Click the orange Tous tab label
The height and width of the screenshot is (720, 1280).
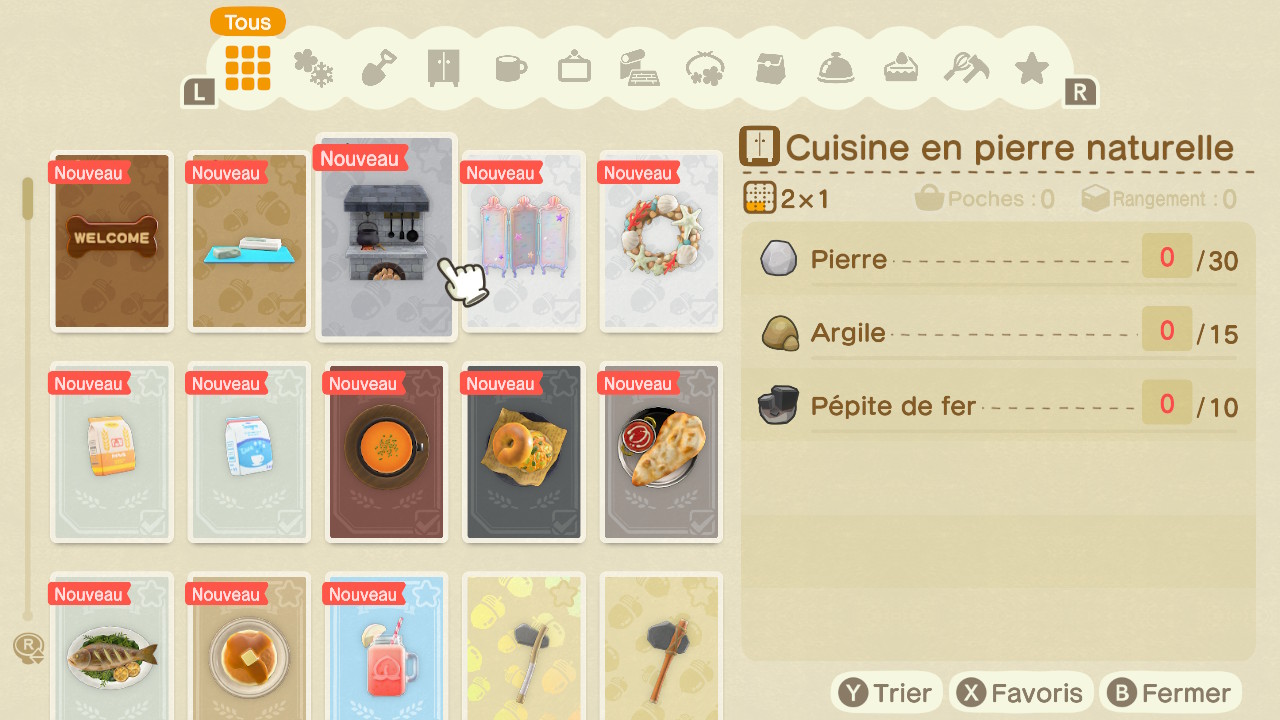(247, 22)
